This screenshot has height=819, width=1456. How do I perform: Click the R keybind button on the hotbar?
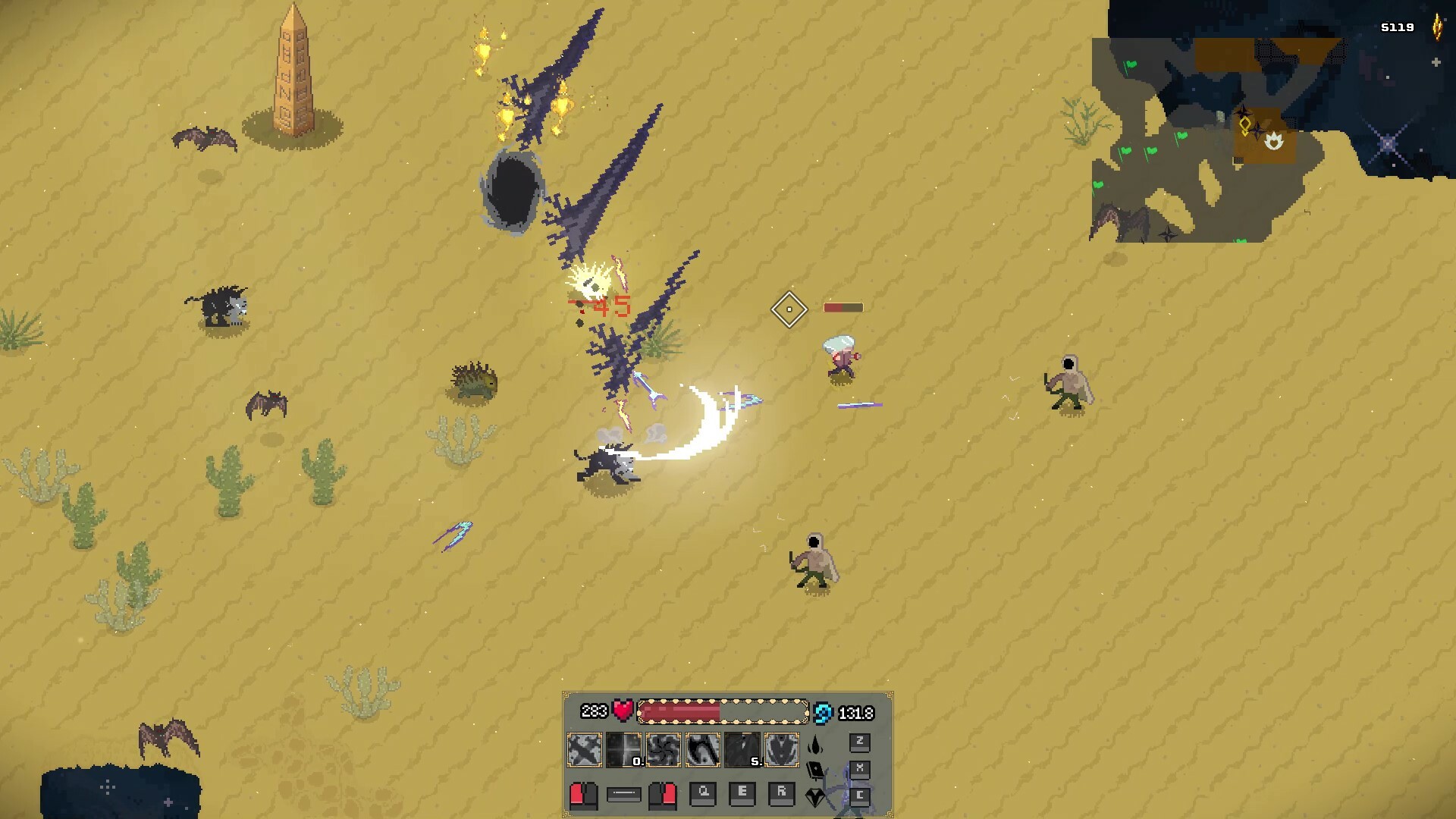[x=782, y=793]
